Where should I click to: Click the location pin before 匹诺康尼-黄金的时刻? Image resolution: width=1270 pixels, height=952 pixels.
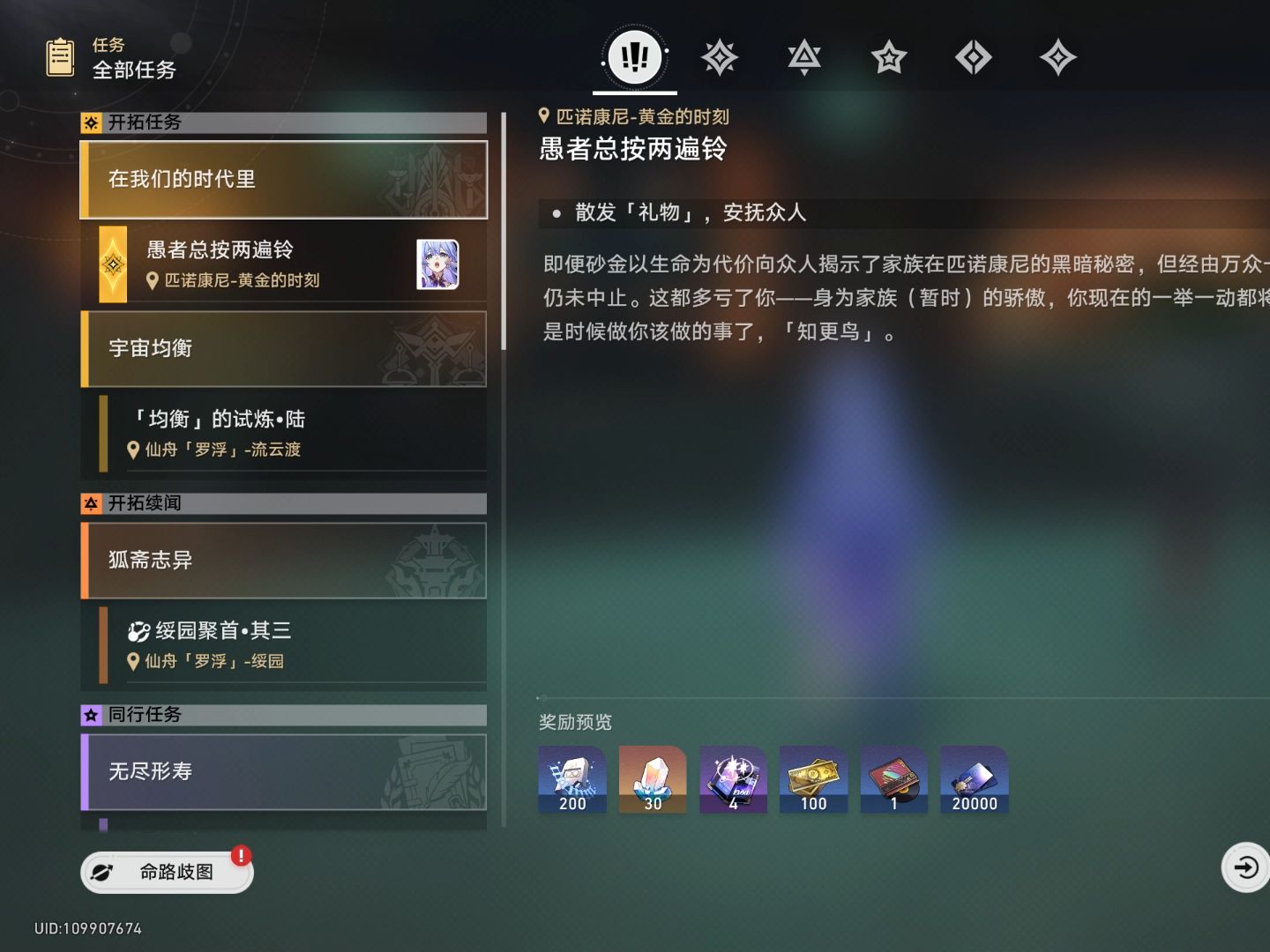542,116
